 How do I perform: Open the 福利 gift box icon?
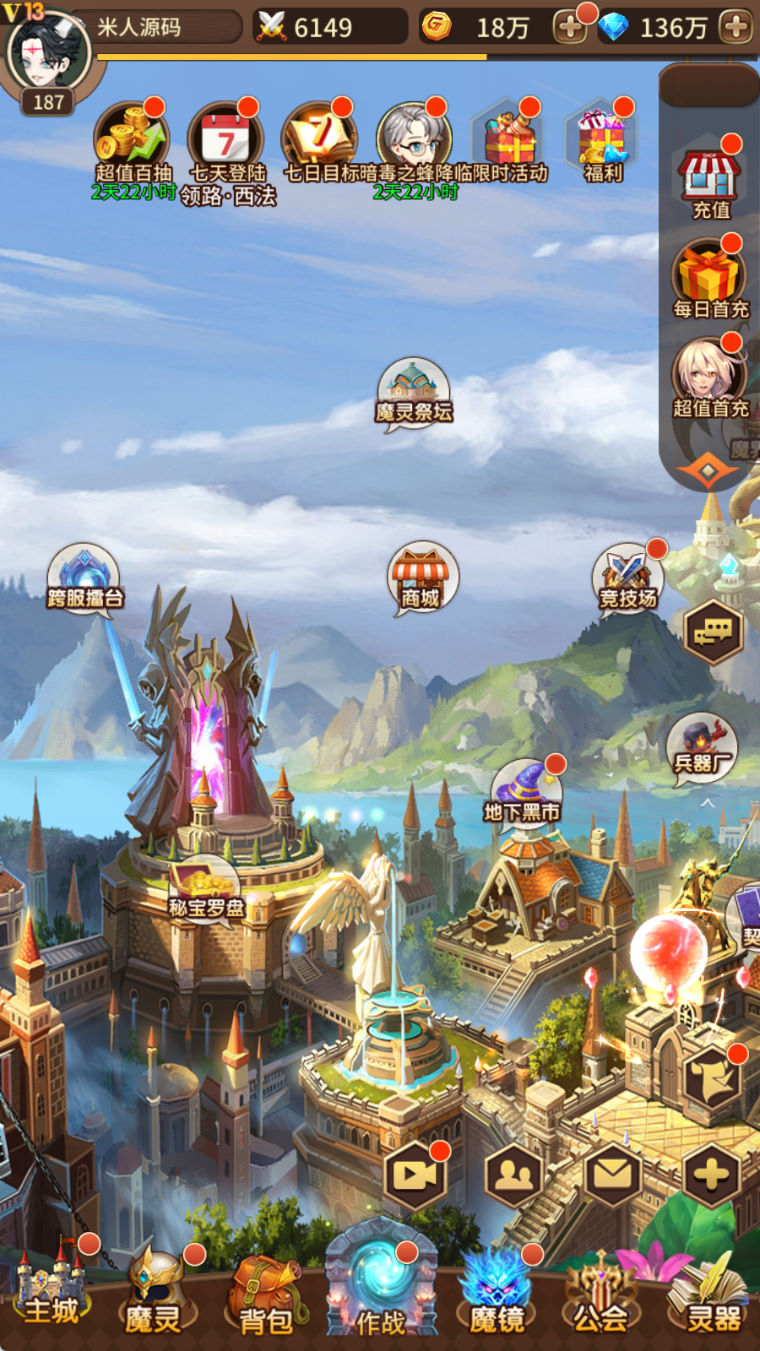pos(603,138)
